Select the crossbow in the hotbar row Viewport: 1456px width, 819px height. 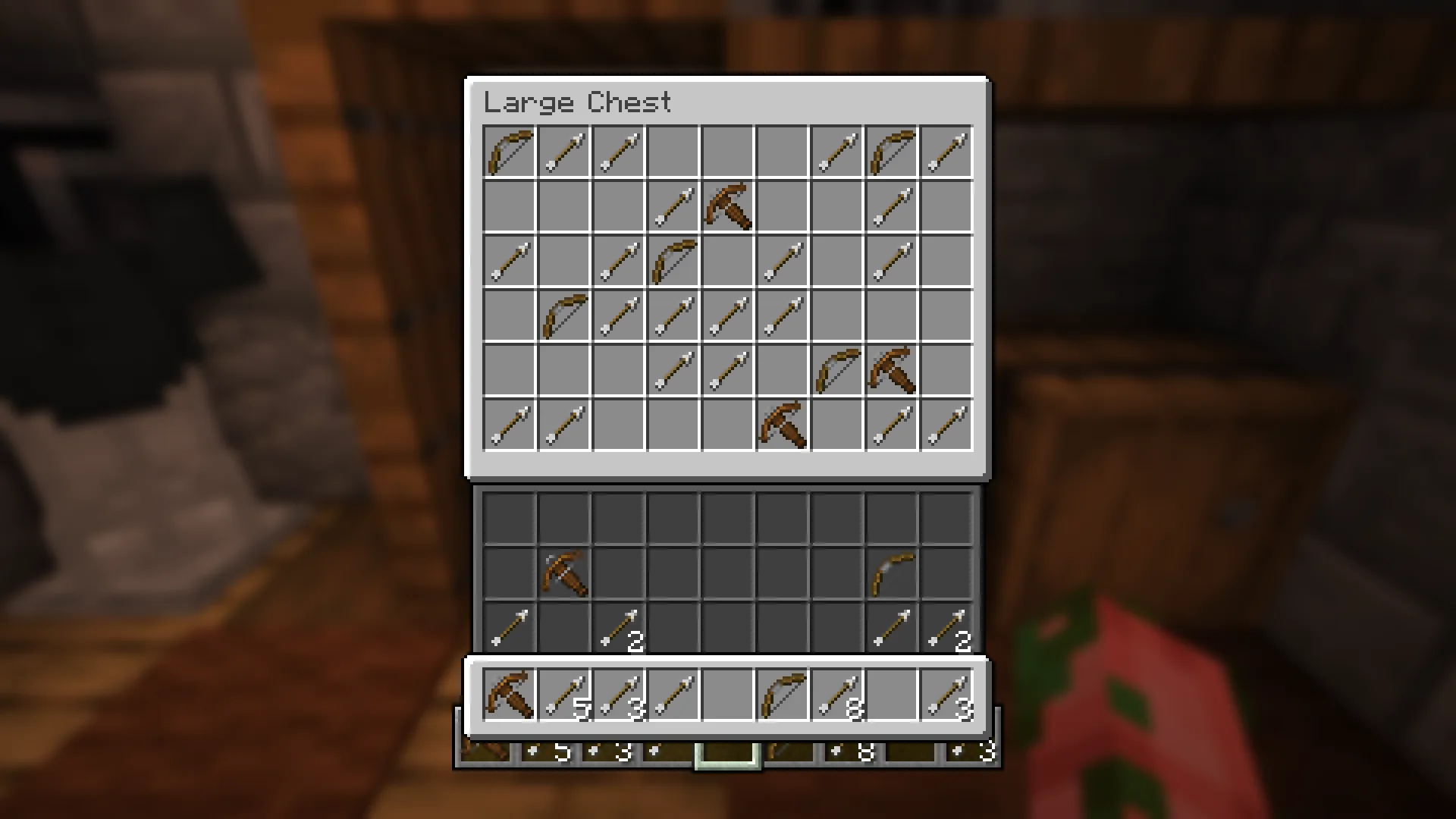509,695
